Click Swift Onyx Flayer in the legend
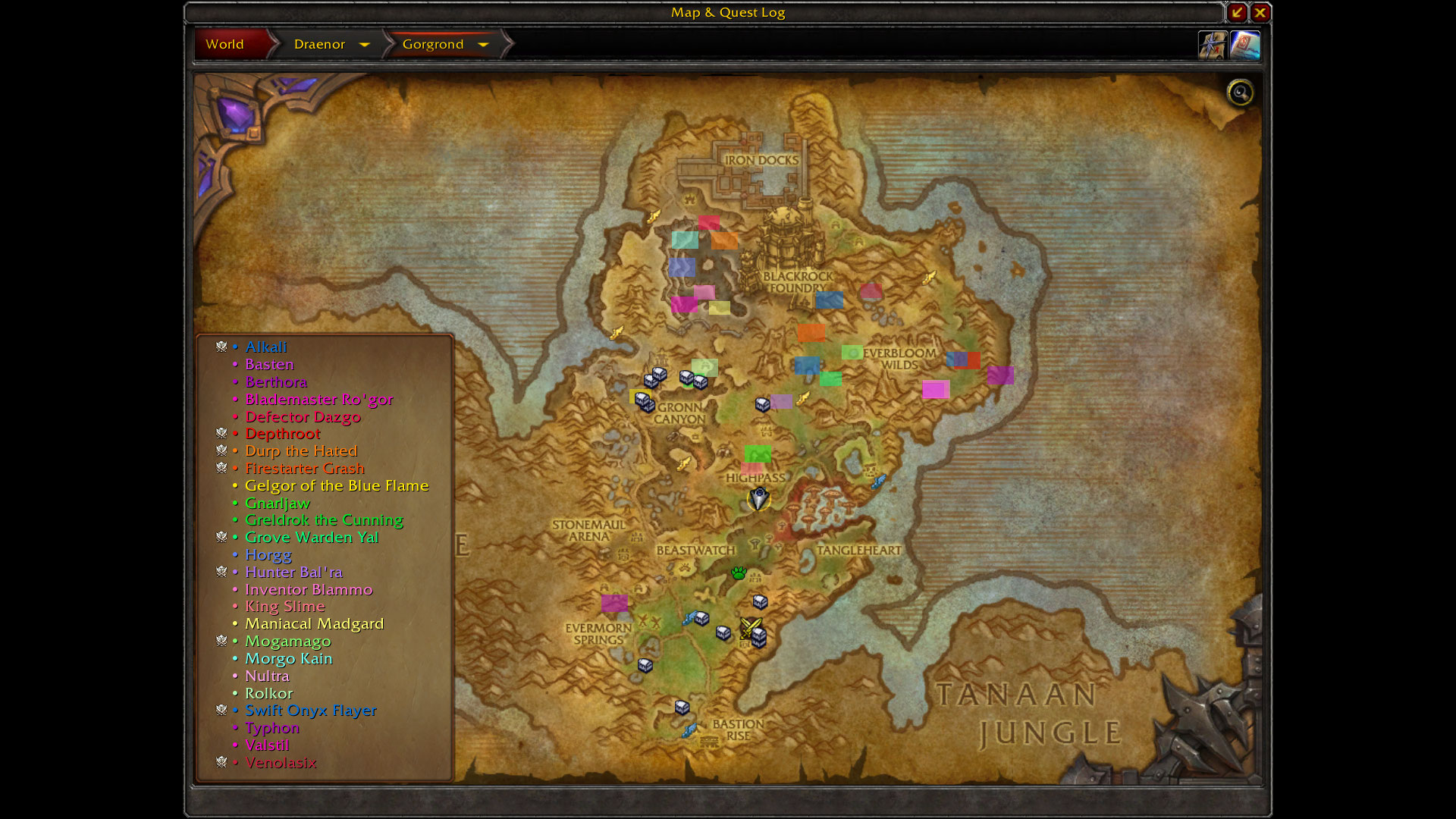 pos(310,711)
